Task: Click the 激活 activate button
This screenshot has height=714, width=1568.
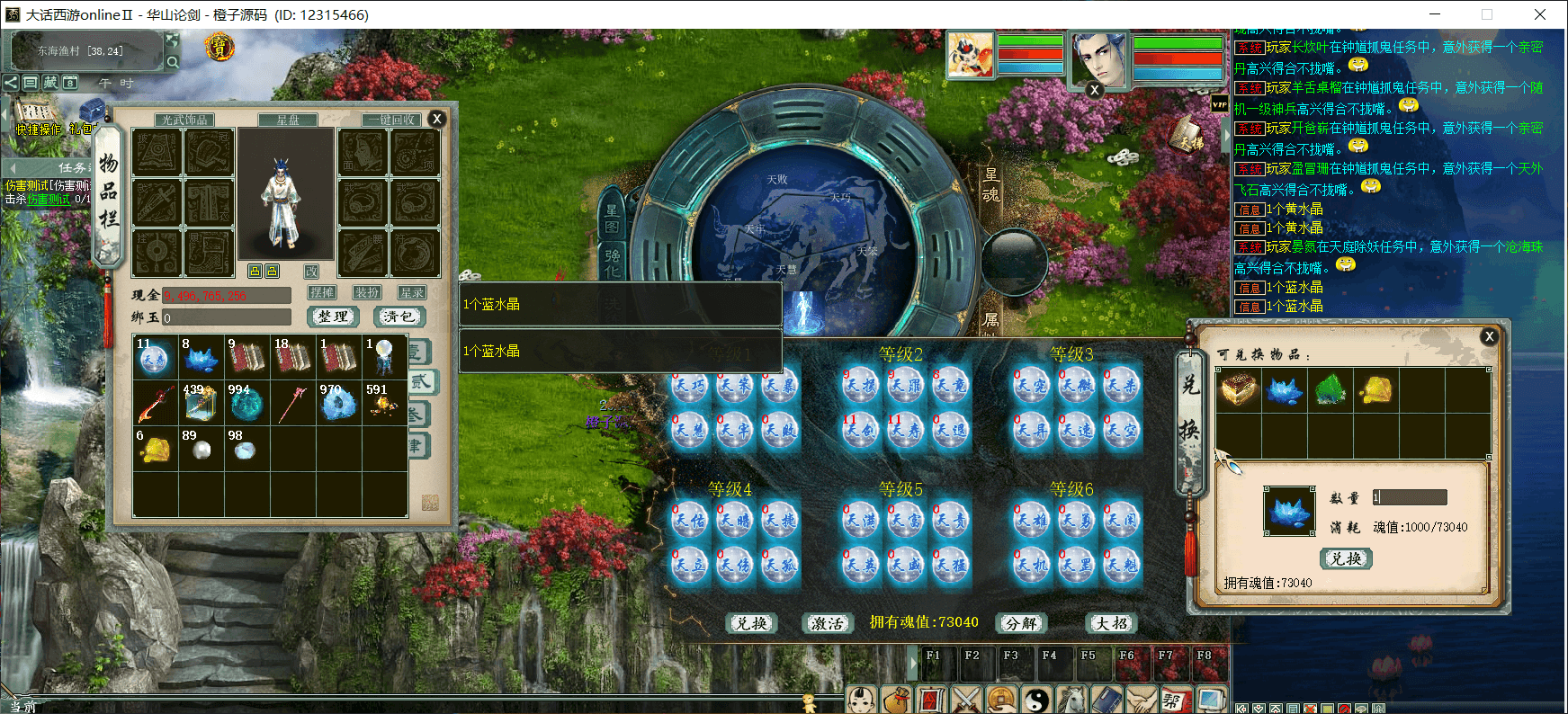Action: click(x=827, y=623)
